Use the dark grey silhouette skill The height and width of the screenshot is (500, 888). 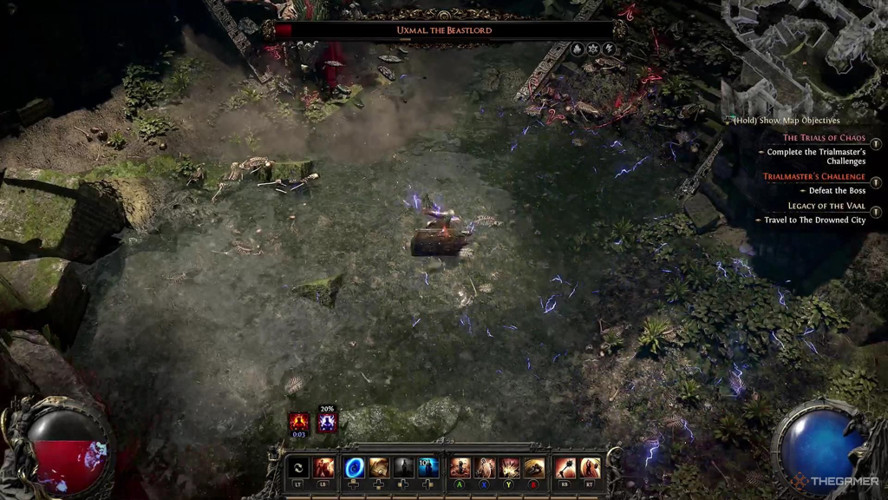[403, 467]
